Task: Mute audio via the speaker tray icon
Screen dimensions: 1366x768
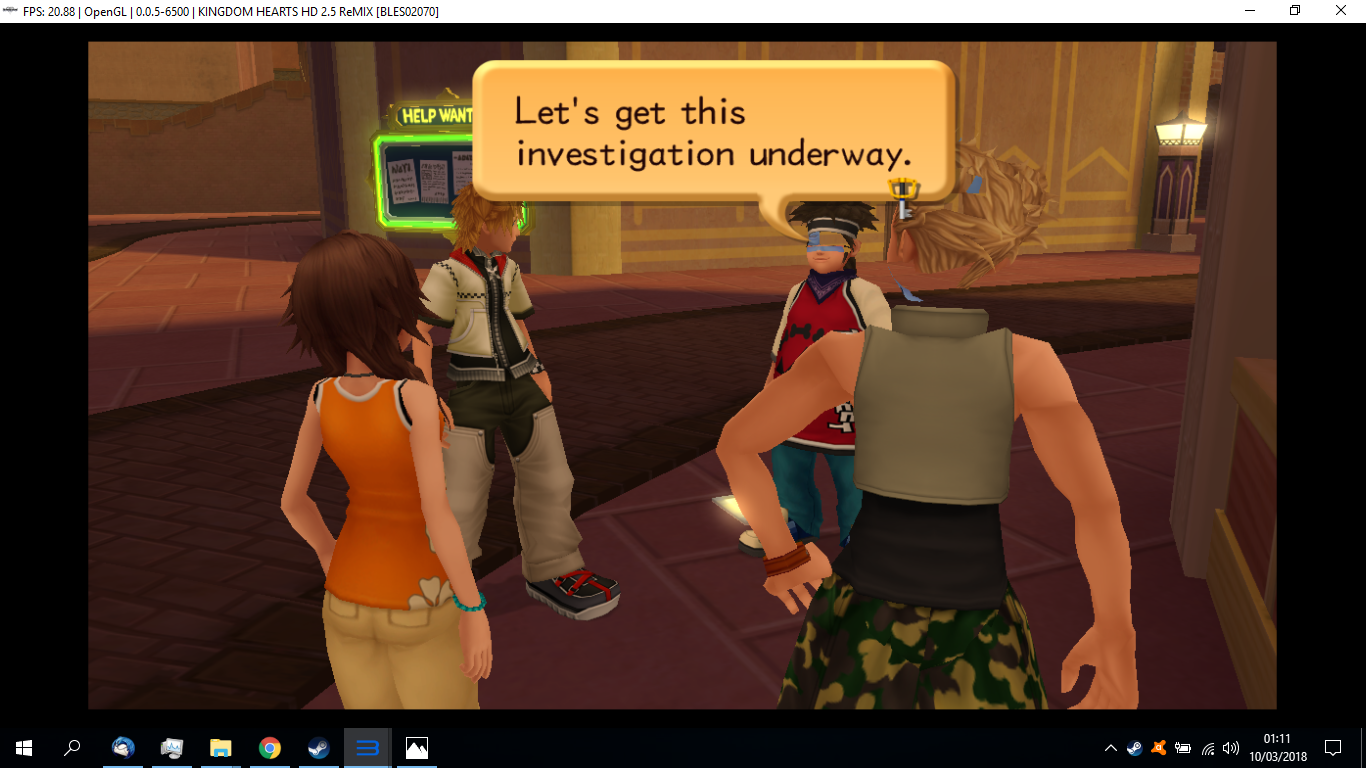Action: tap(1231, 748)
